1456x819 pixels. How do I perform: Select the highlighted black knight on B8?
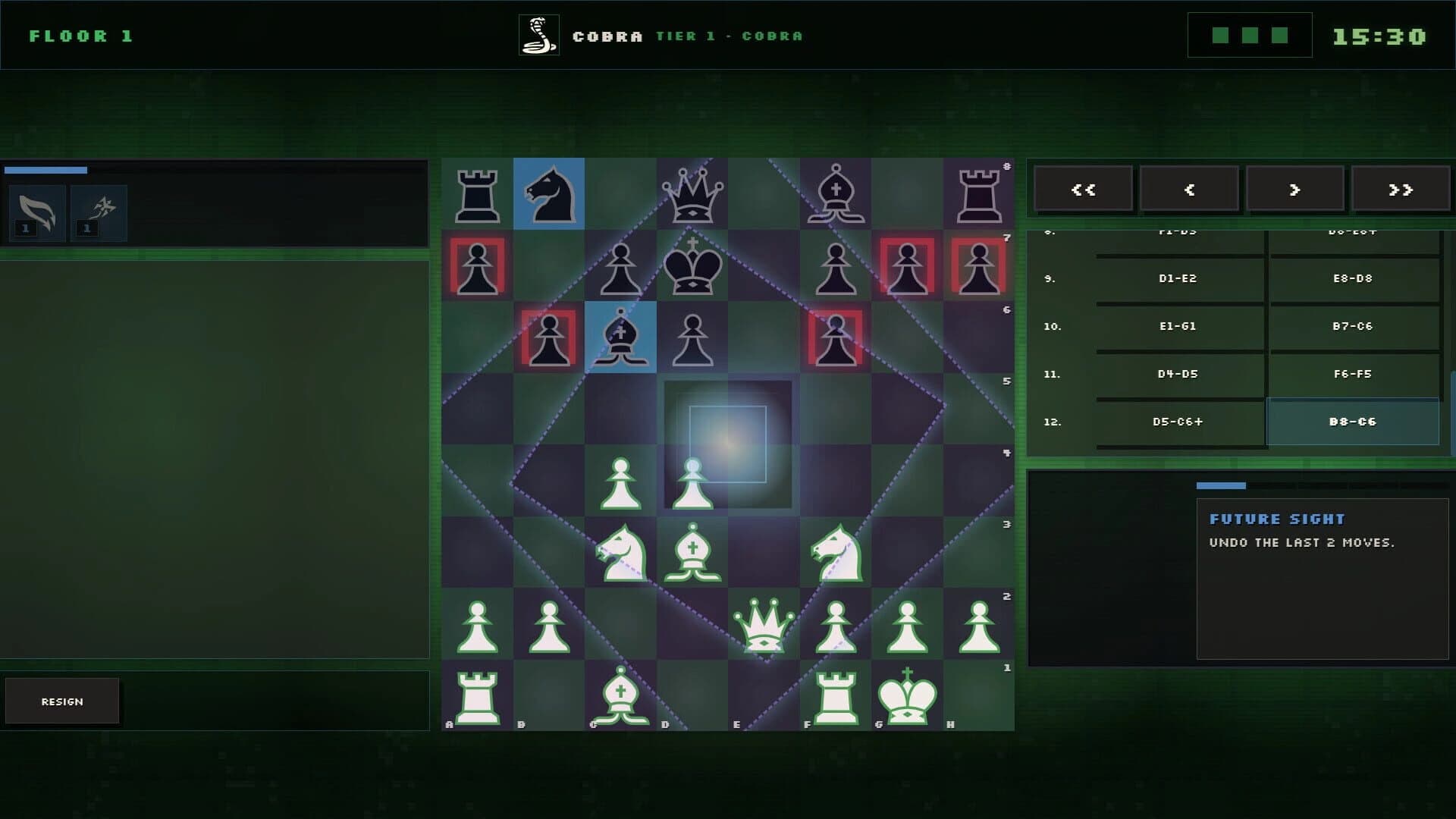click(549, 194)
